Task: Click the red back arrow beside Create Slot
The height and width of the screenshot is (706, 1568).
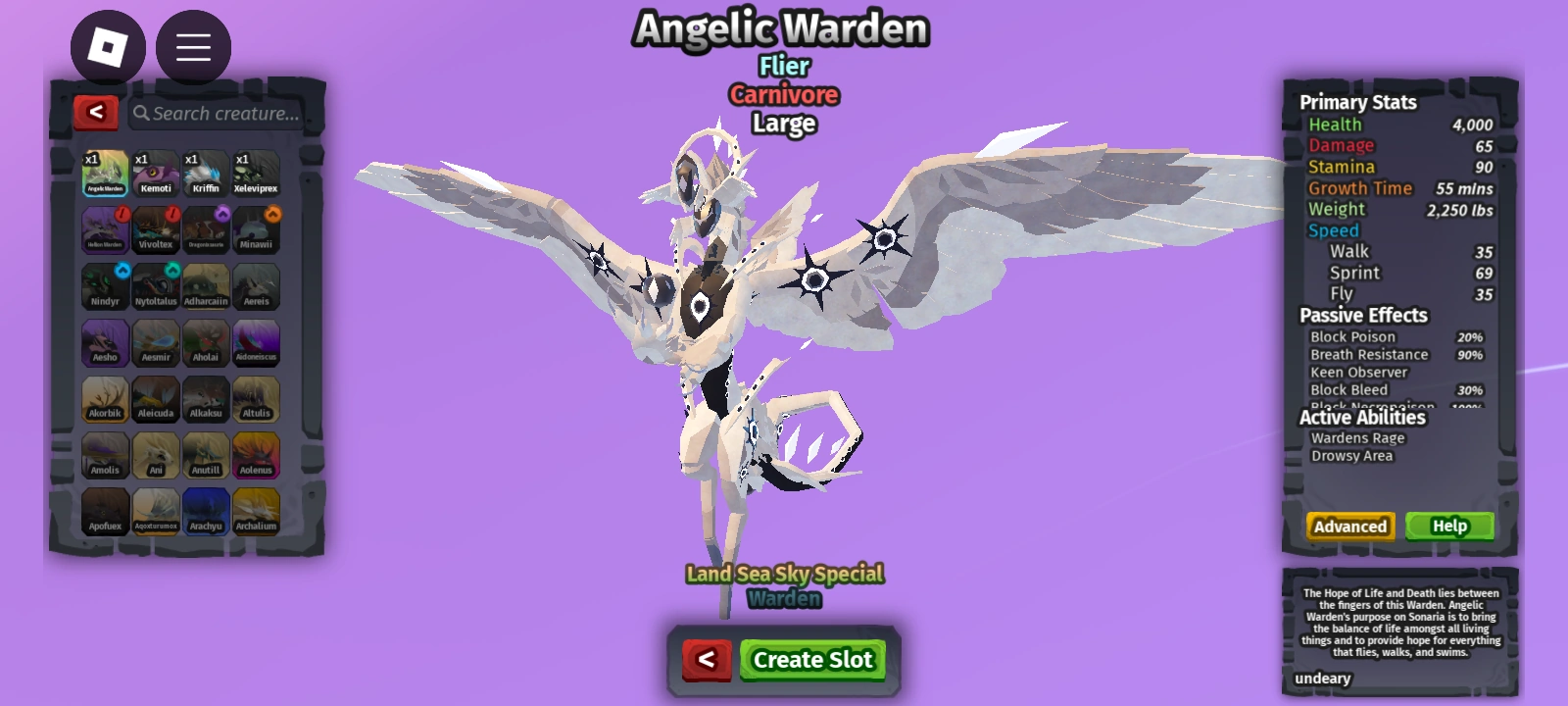Action: [x=709, y=660]
